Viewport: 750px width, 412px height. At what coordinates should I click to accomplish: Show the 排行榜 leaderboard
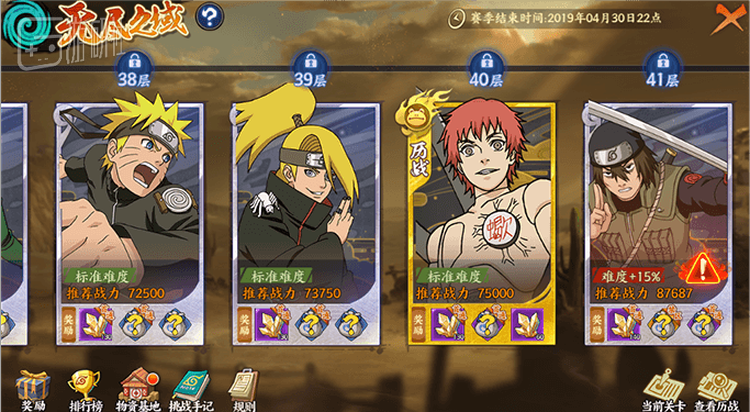[86, 387]
